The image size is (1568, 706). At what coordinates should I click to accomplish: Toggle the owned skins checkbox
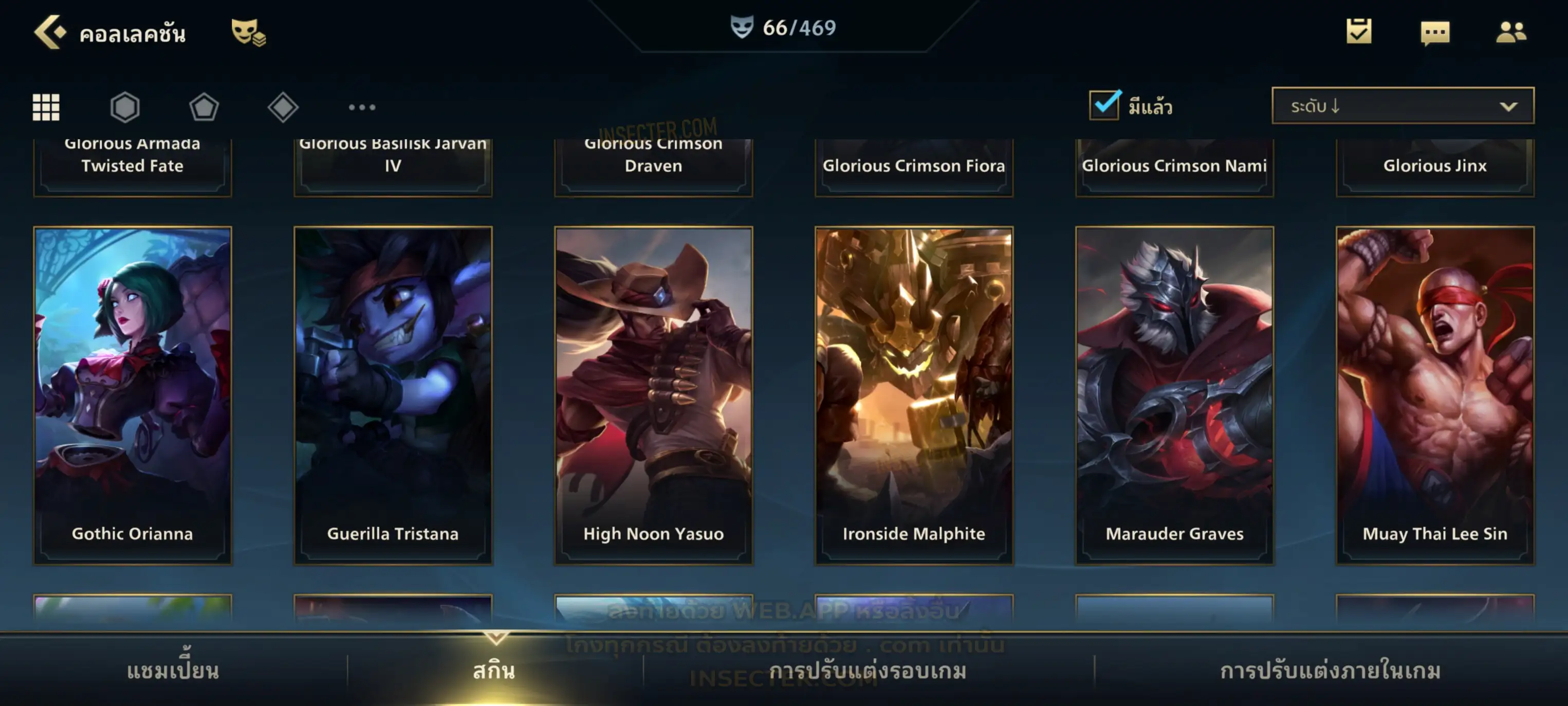coord(1103,105)
